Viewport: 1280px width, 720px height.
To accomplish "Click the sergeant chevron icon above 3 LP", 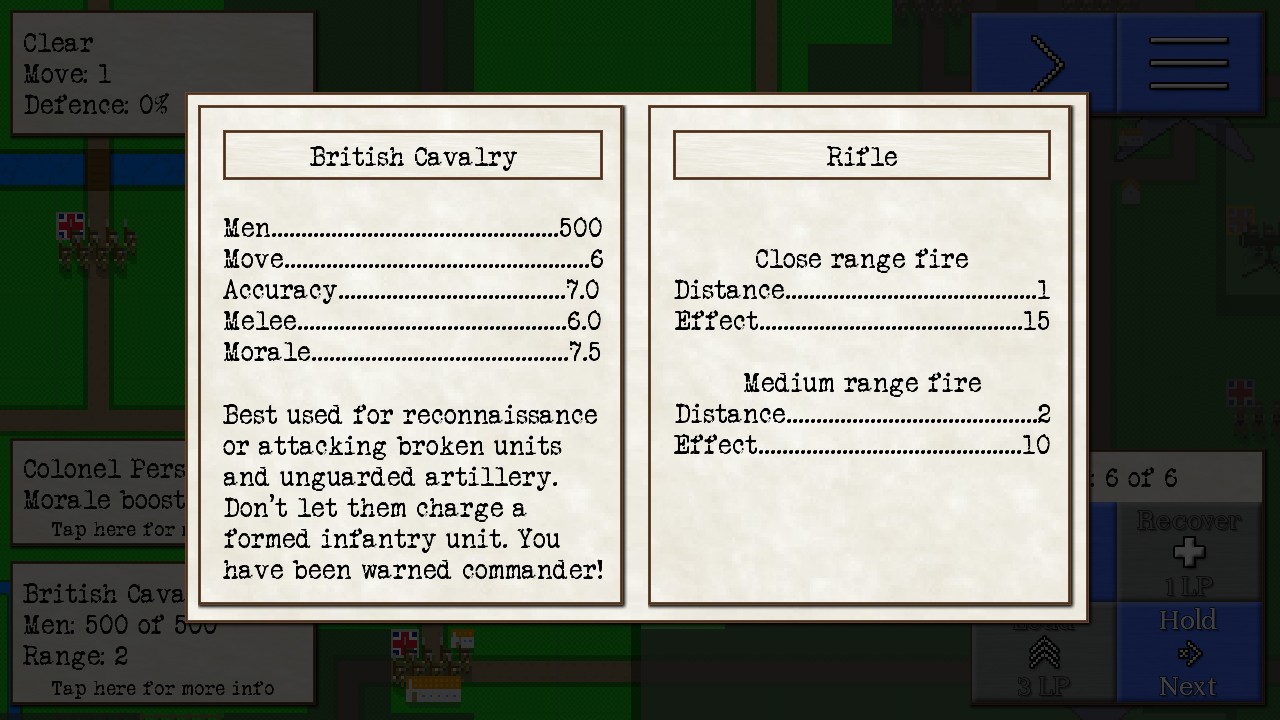I will coord(1043,652).
